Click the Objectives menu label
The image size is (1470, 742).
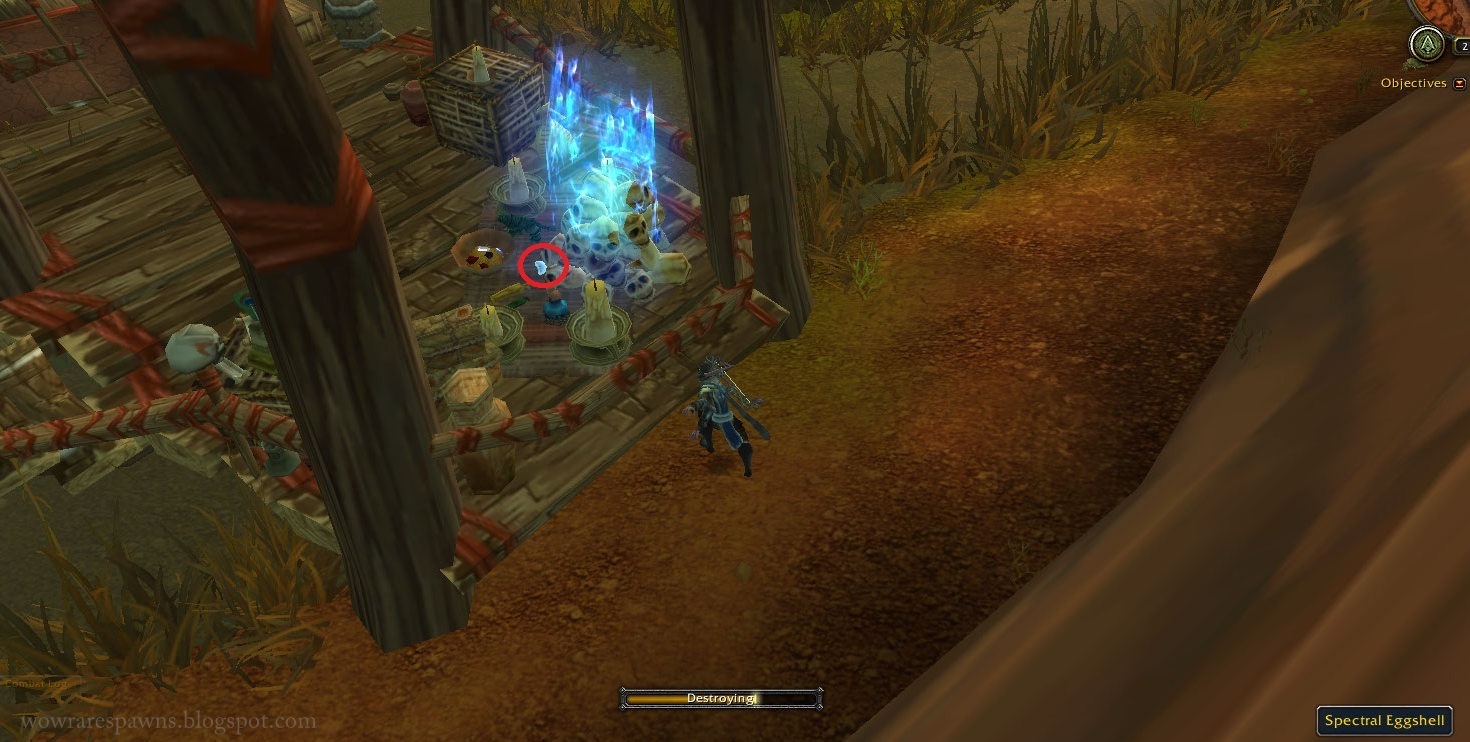(1412, 82)
